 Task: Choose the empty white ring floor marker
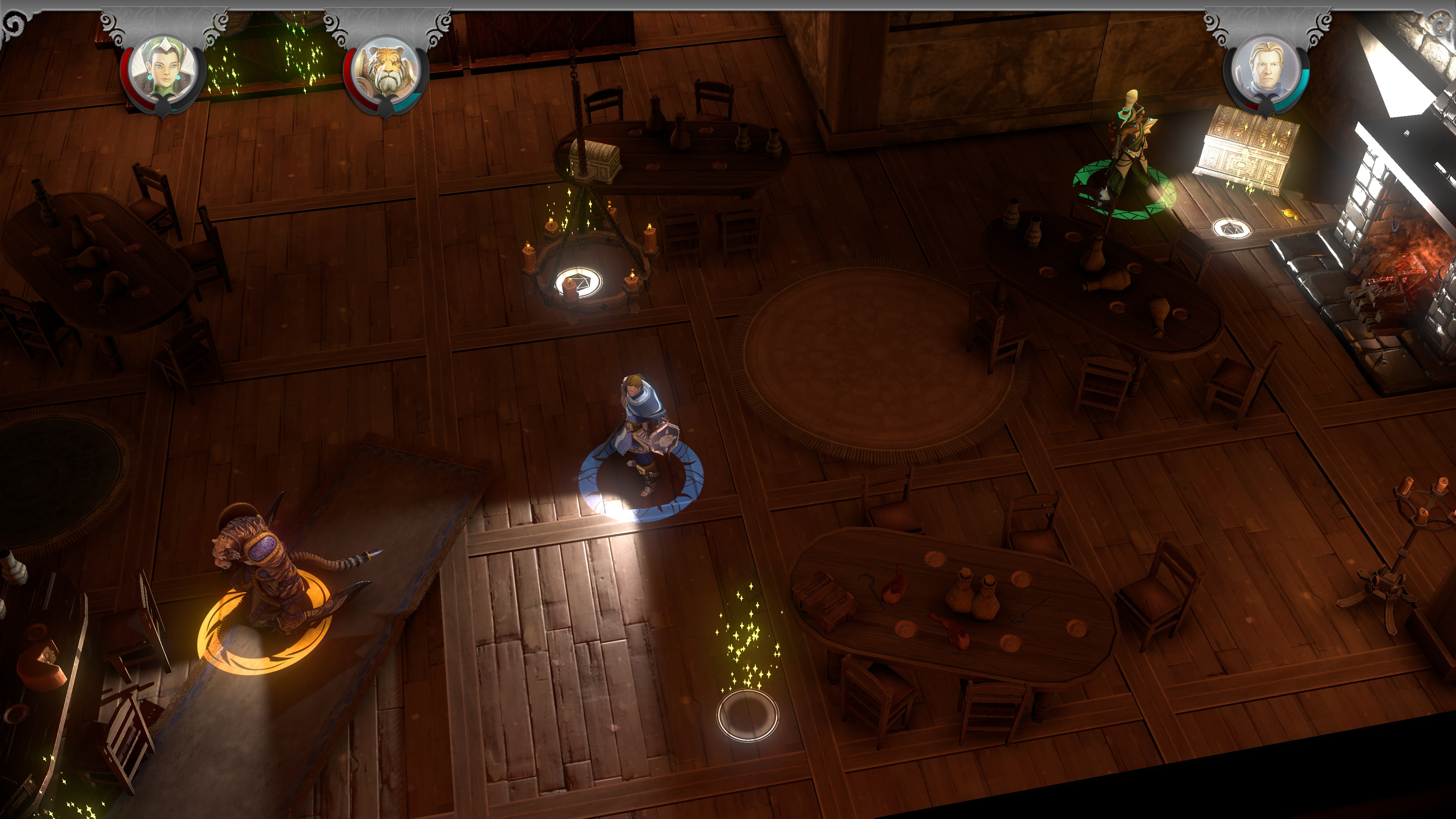point(747,715)
